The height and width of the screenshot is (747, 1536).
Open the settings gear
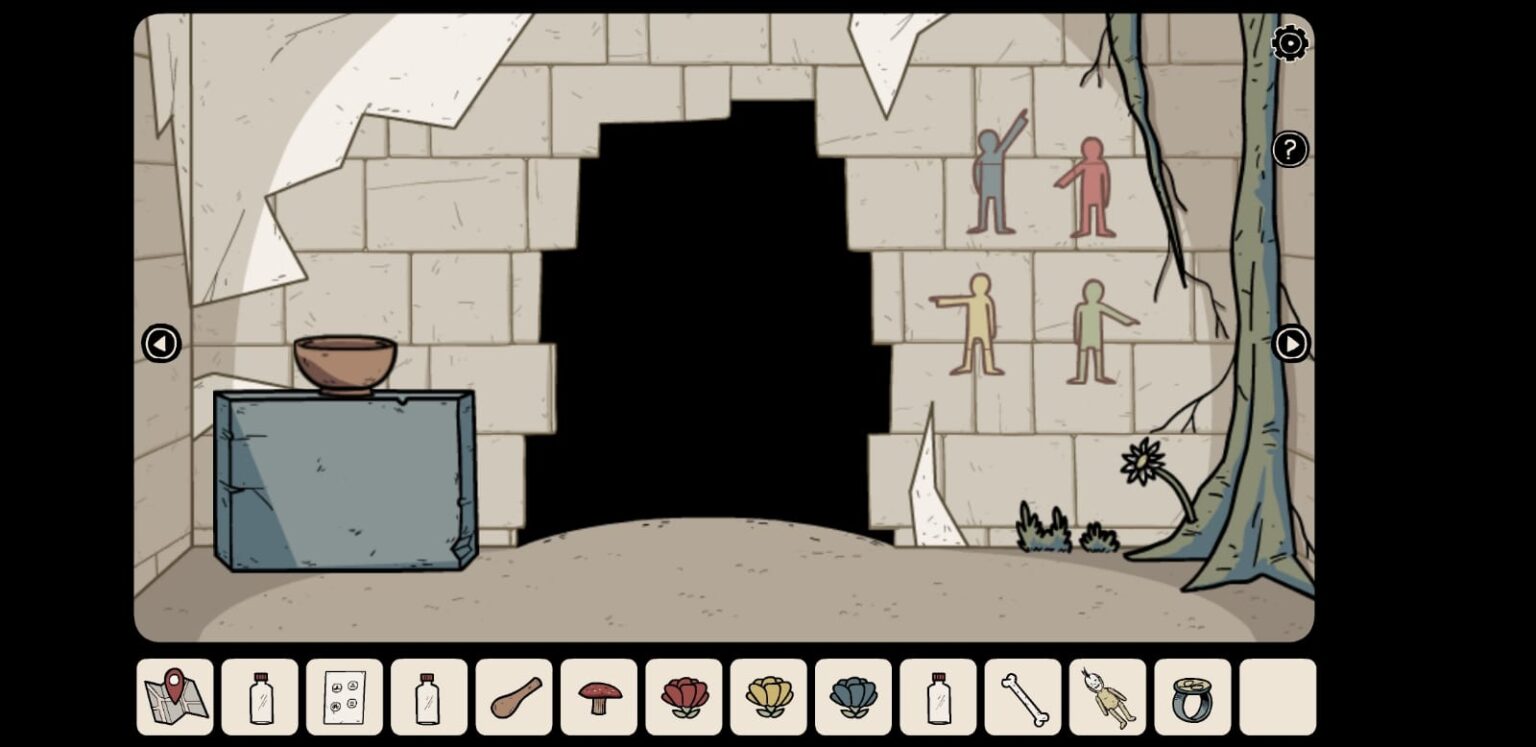1289,44
